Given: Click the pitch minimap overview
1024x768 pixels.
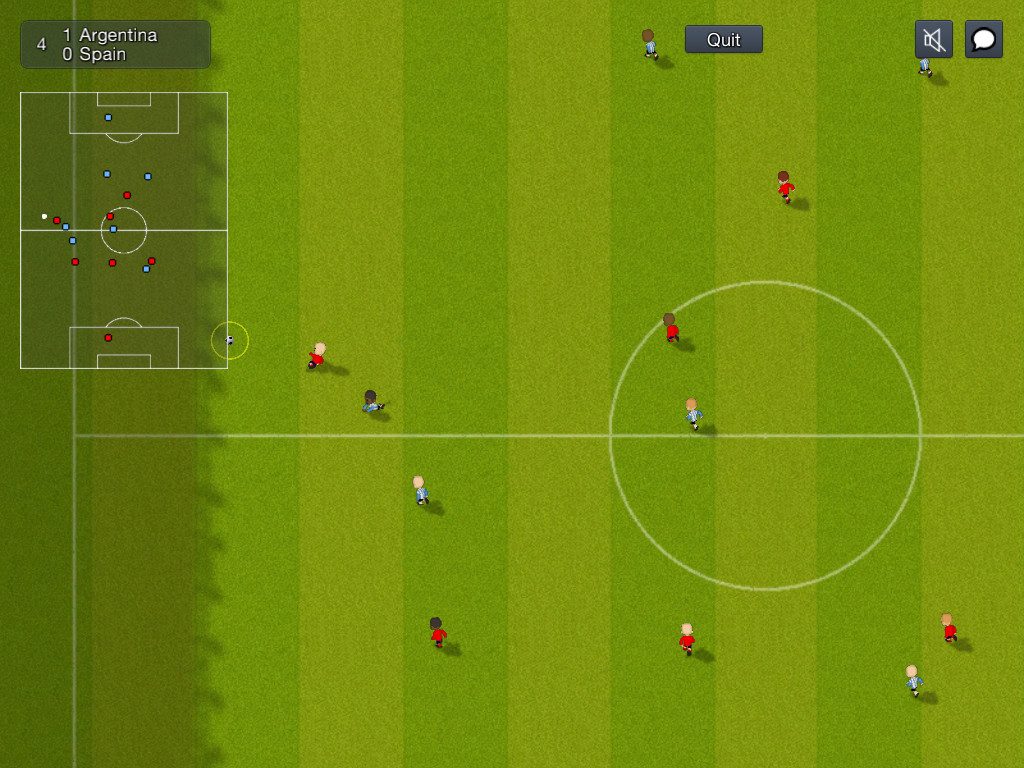Looking at the screenshot, I should pos(124,230).
